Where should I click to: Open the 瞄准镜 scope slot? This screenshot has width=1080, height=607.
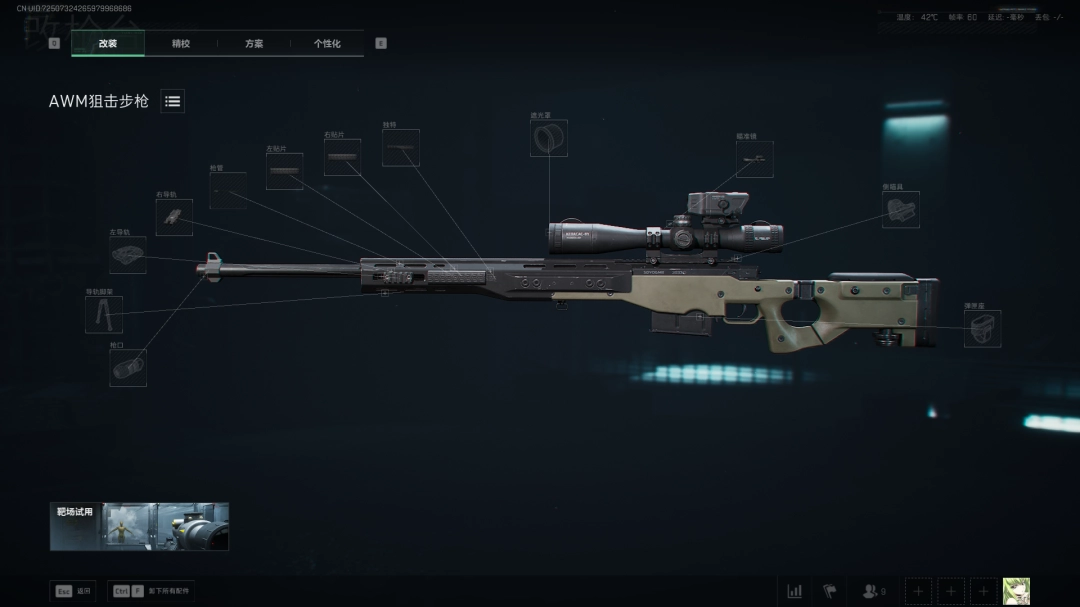(x=754, y=159)
